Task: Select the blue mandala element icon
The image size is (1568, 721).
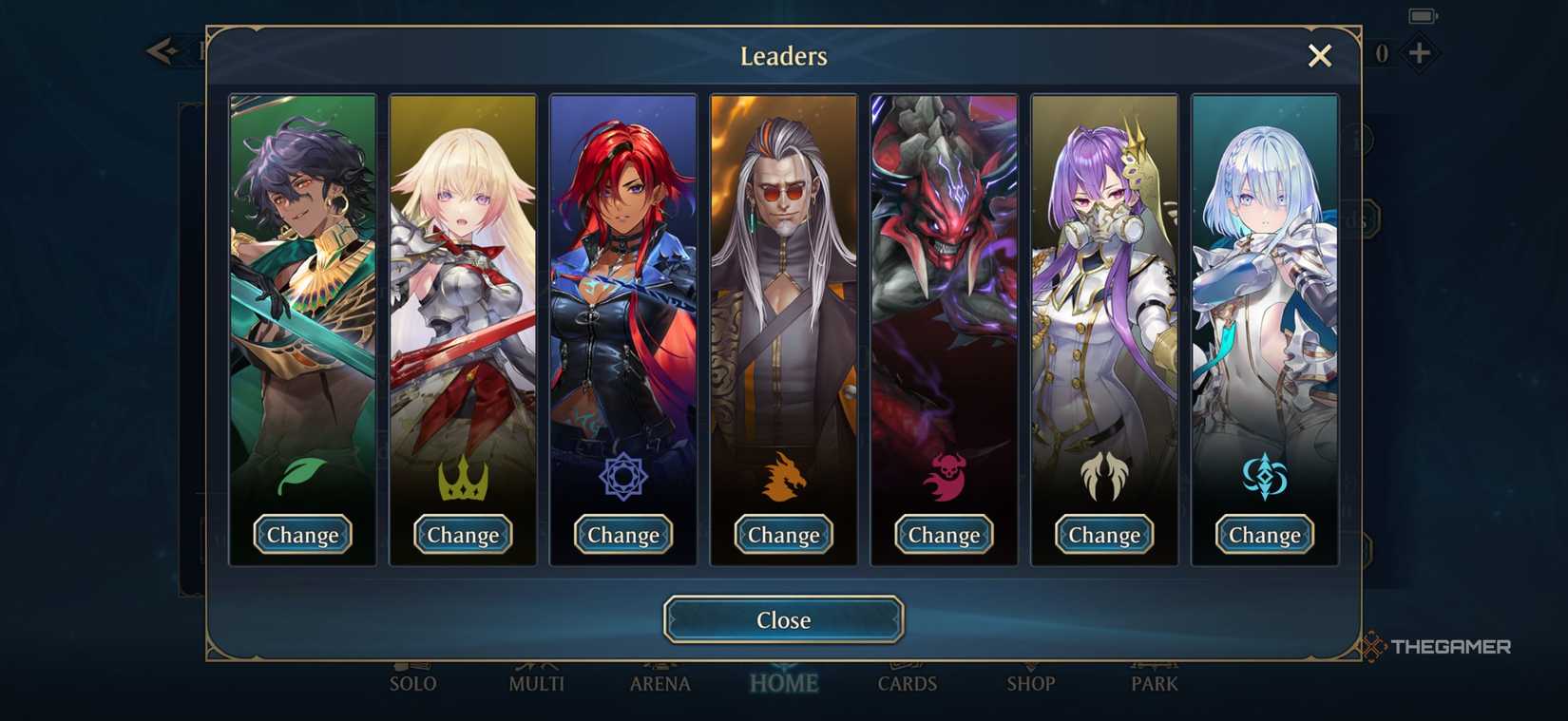Action: 622,475
